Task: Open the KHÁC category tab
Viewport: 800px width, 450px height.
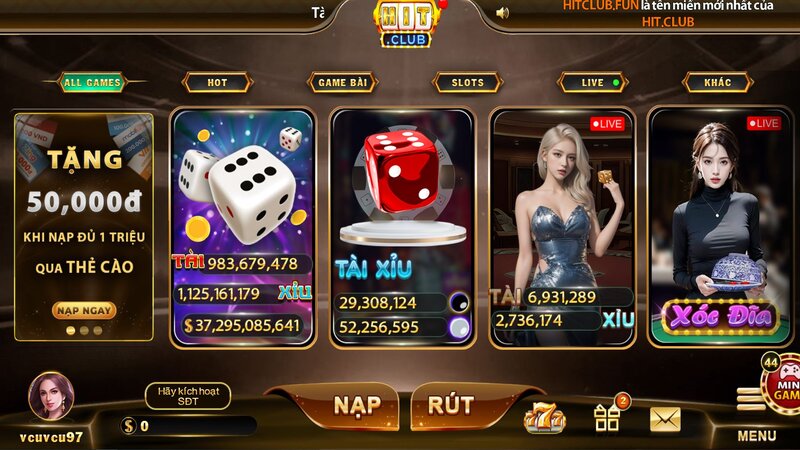Action: [x=717, y=83]
